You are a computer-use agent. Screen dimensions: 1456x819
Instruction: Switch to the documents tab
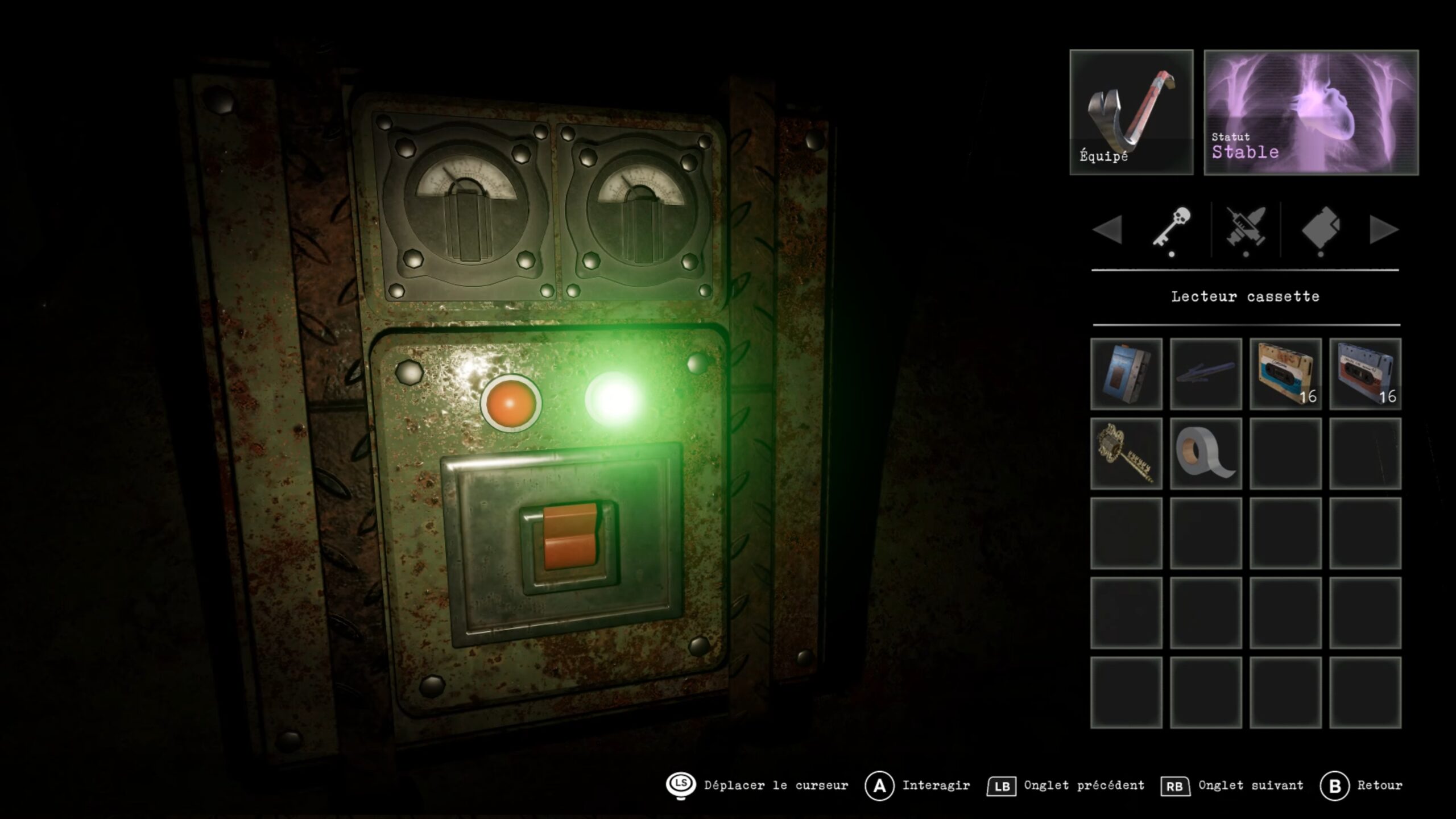tap(1321, 229)
